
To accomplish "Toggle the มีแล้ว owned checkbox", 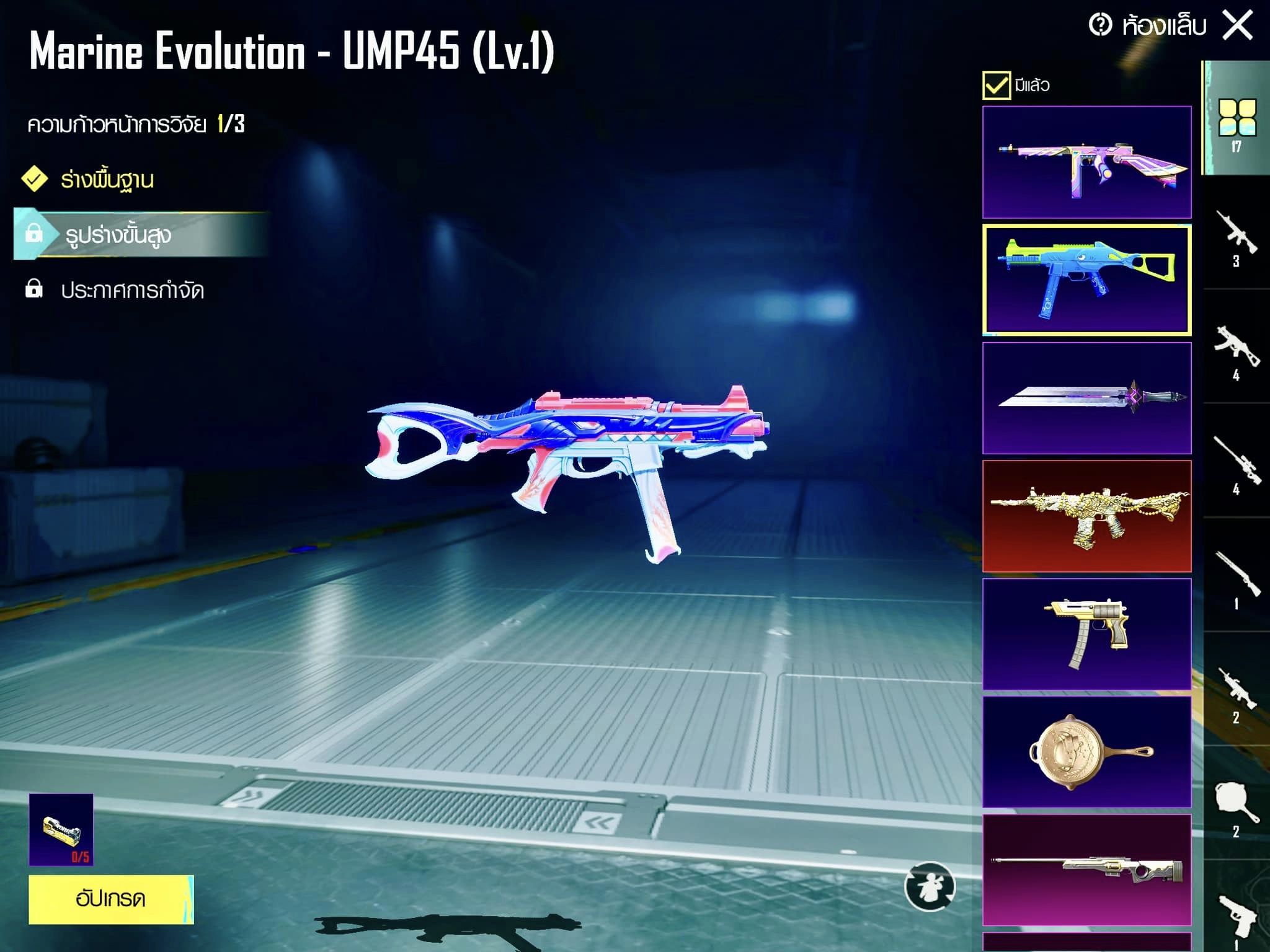I will pos(996,86).
